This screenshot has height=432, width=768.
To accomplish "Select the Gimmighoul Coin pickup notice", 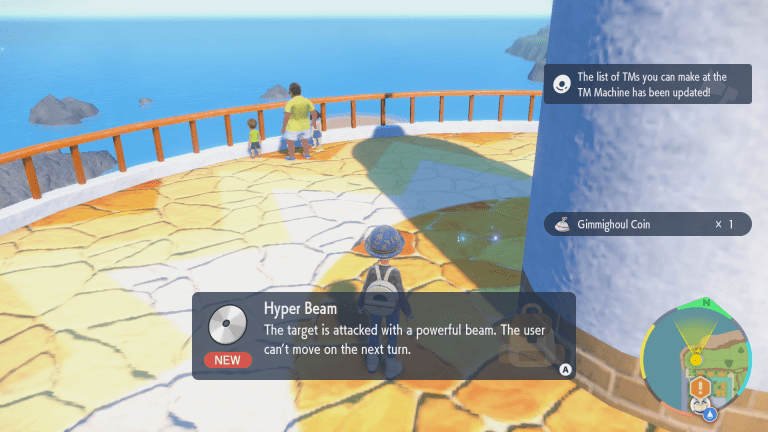I will point(647,224).
